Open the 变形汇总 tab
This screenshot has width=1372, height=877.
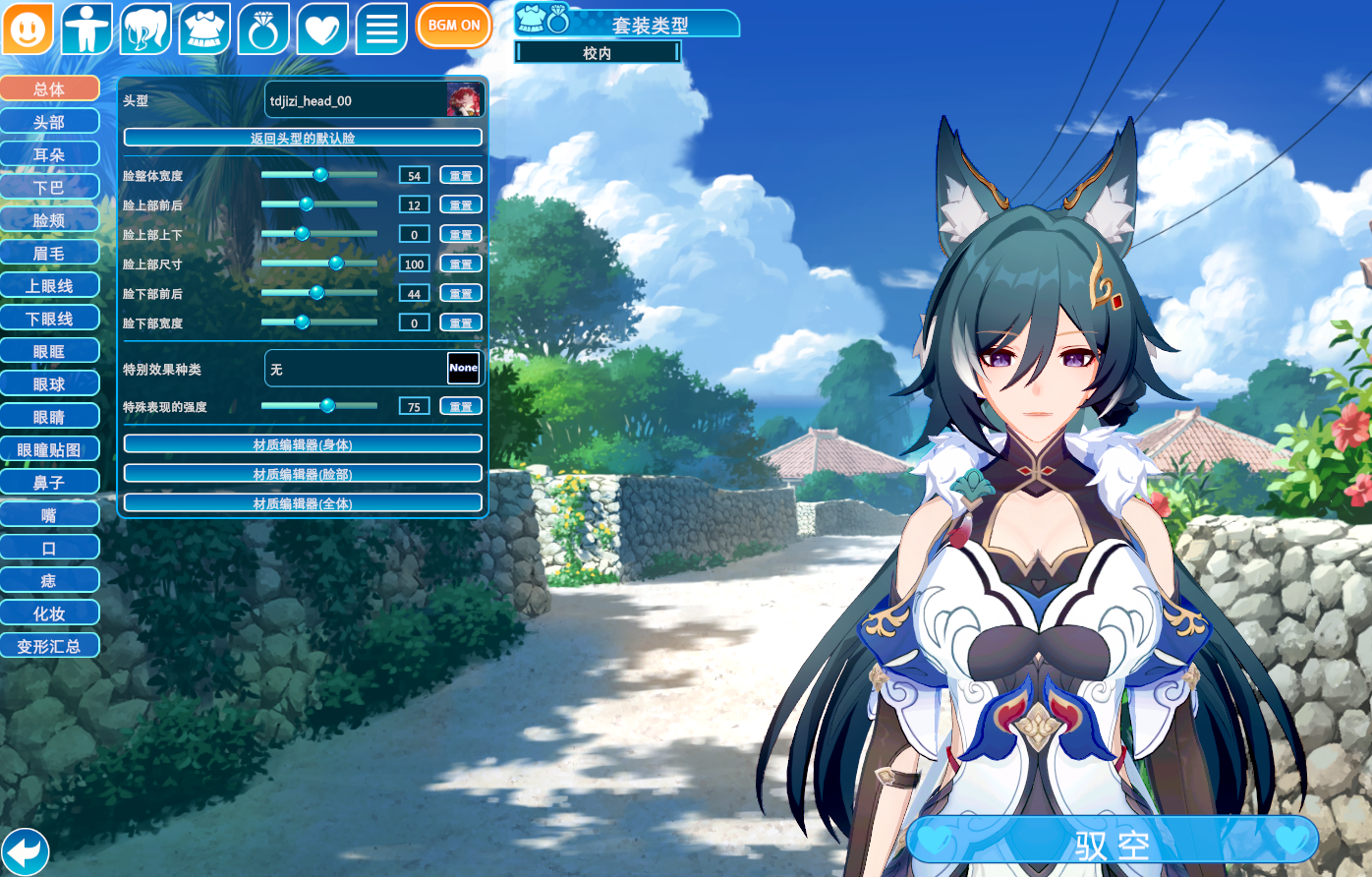click(x=49, y=646)
